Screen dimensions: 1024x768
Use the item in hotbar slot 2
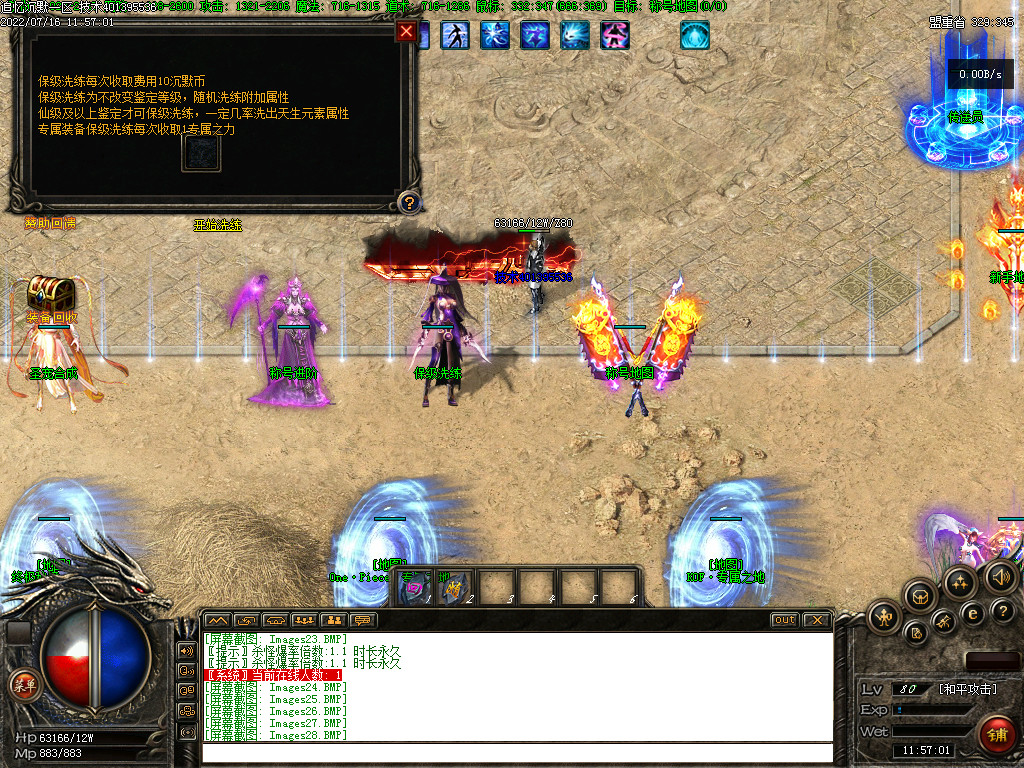(x=453, y=588)
